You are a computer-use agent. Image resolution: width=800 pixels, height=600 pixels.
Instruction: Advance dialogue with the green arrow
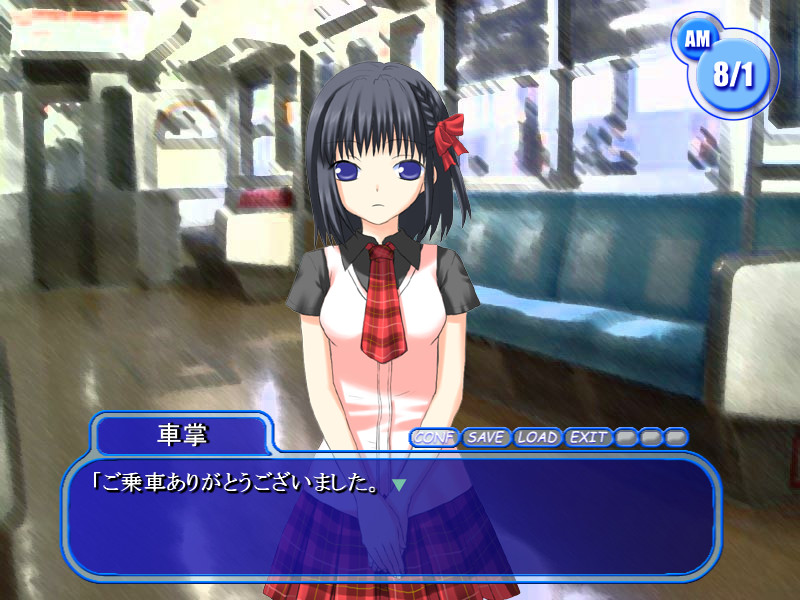click(399, 485)
